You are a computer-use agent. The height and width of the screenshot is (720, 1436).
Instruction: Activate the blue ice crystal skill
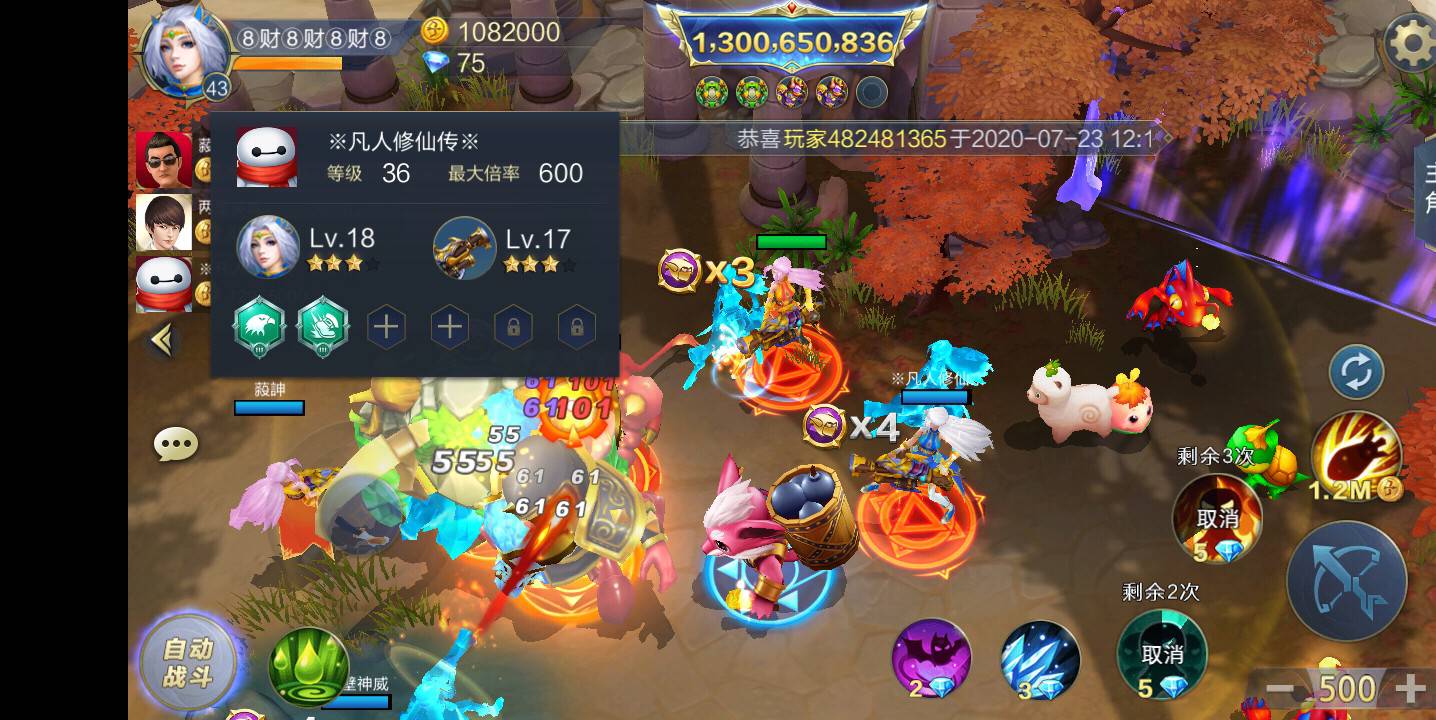[x=1038, y=661]
